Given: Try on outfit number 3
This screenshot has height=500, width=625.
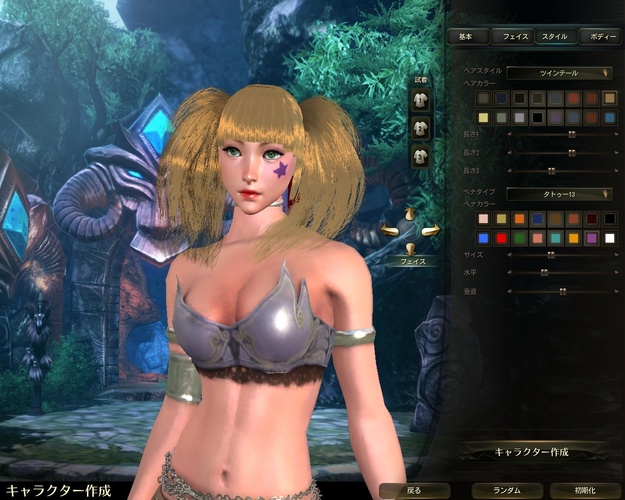Looking at the screenshot, I should (421, 155).
